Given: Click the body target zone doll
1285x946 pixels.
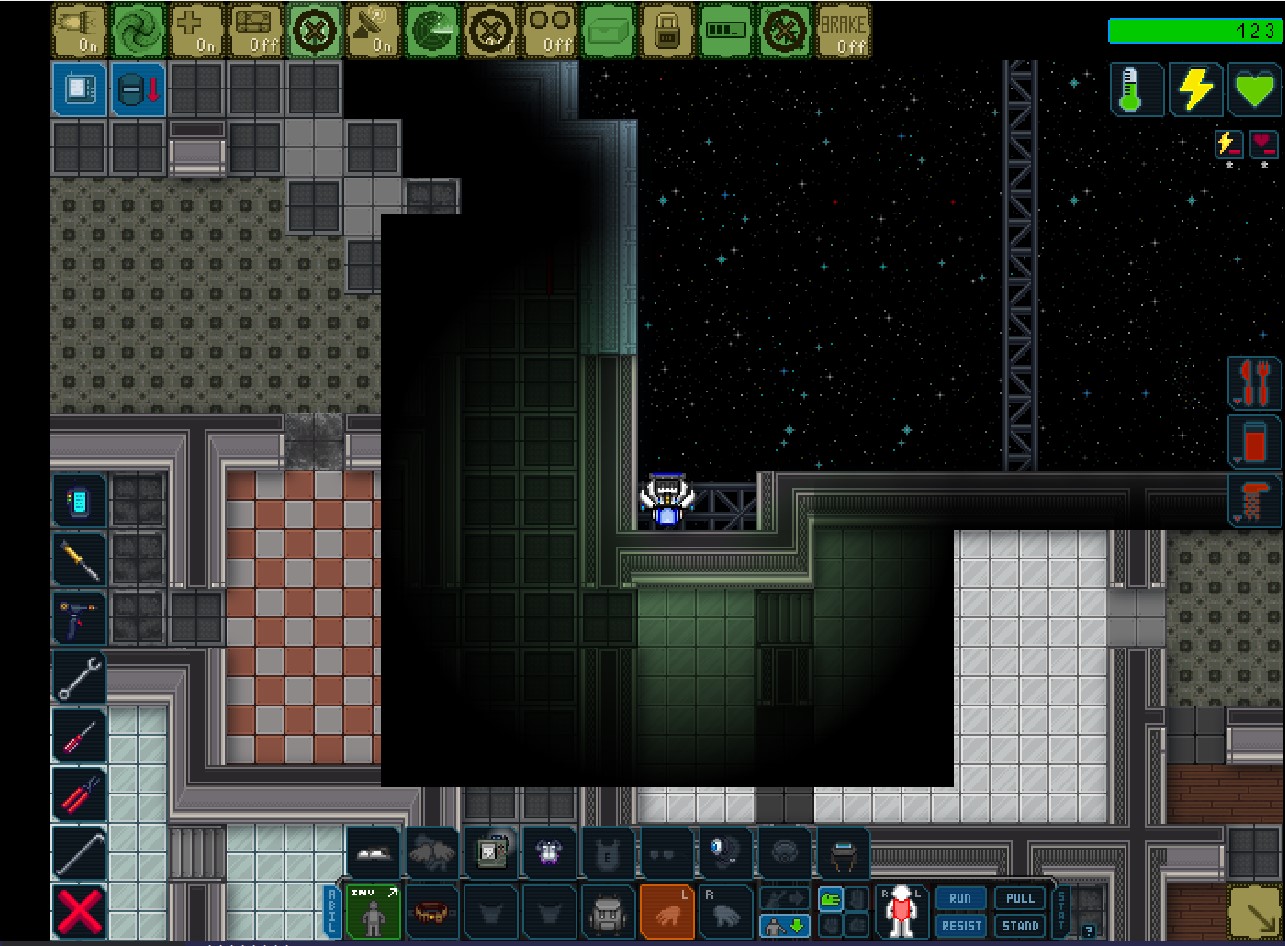Looking at the screenshot, I should (902, 911).
